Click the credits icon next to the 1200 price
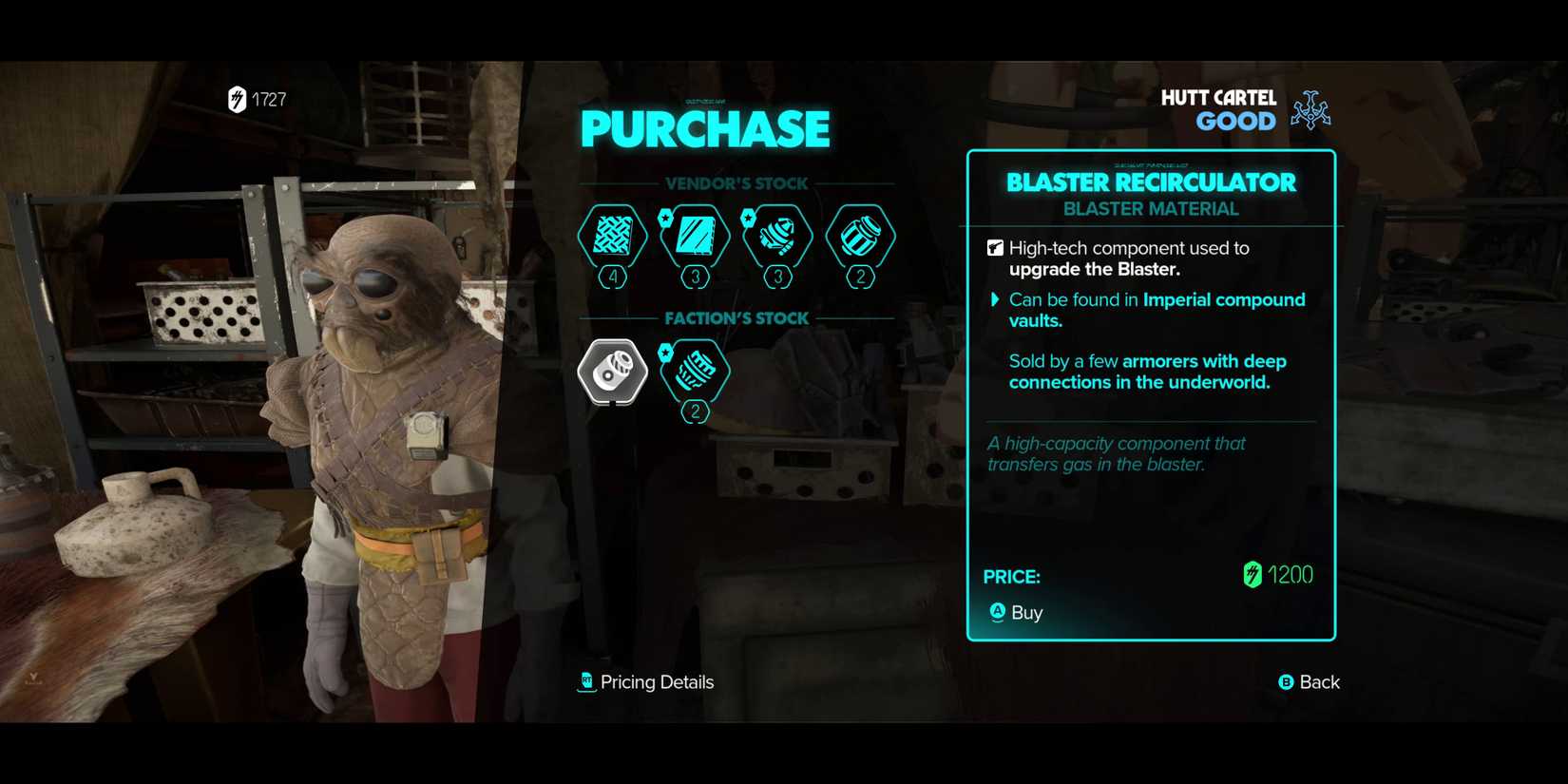Screen dimensions: 1568x784 point(1252,574)
